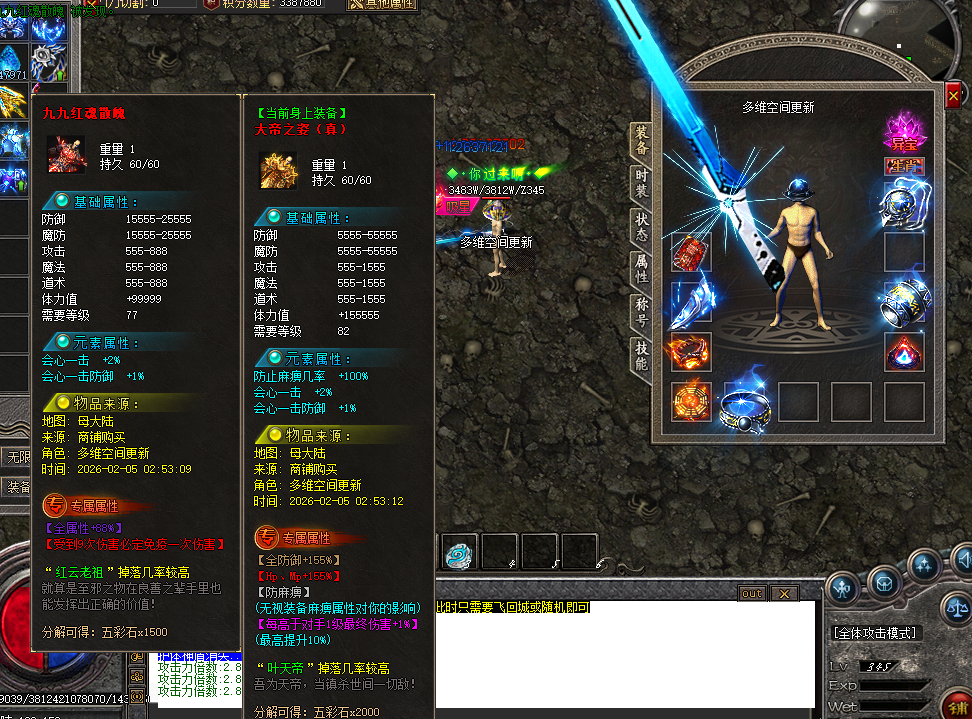Image resolution: width=972 pixels, height=719 pixels.
Task: Select the red triangle gem slot
Action: (904, 352)
